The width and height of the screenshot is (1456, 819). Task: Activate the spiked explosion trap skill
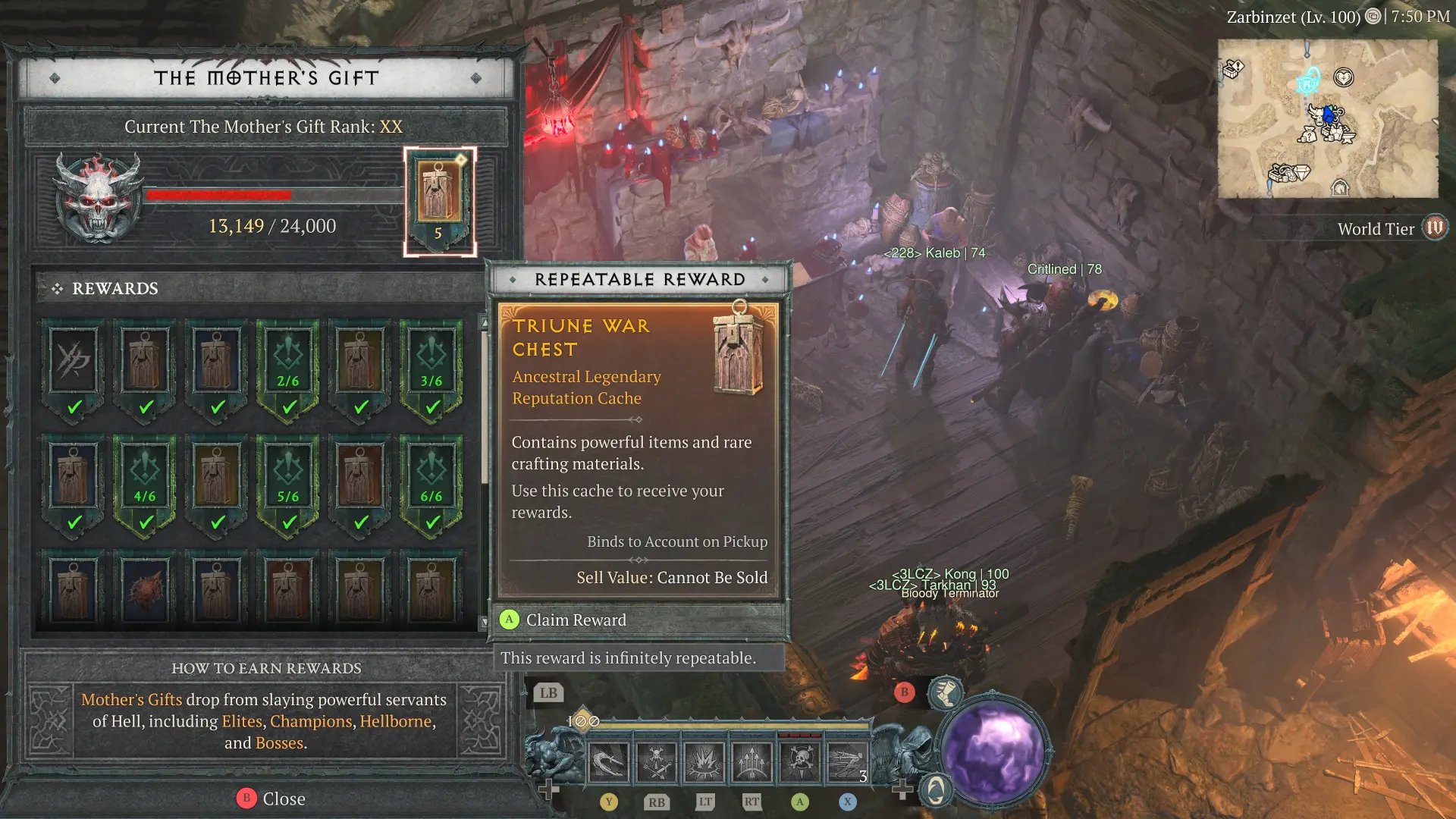pyautogui.click(x=704, y=762)
